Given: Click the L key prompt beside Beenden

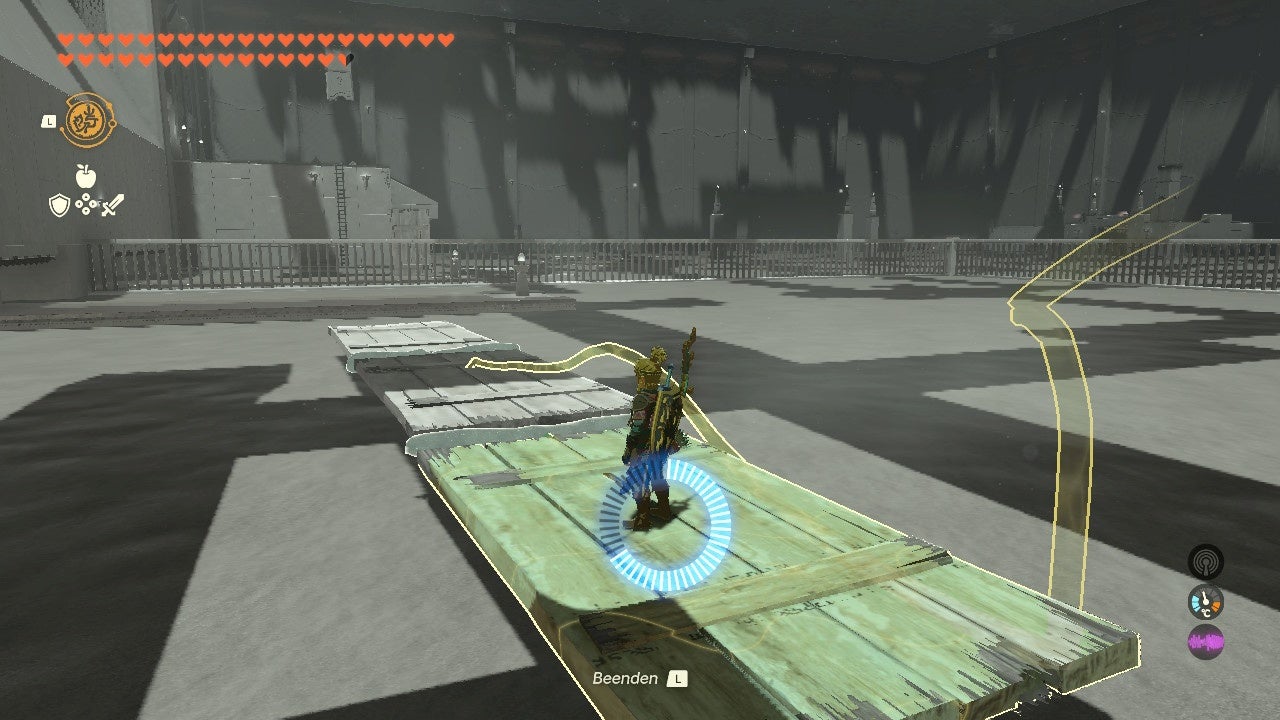Looking at the screenshot, I should (679, 678).
